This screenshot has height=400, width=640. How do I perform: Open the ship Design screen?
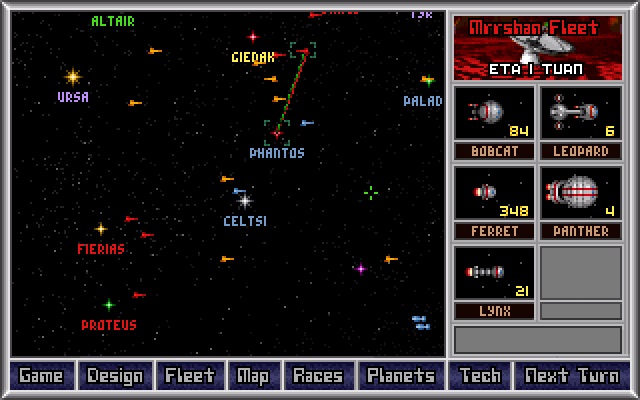(115, 376)
